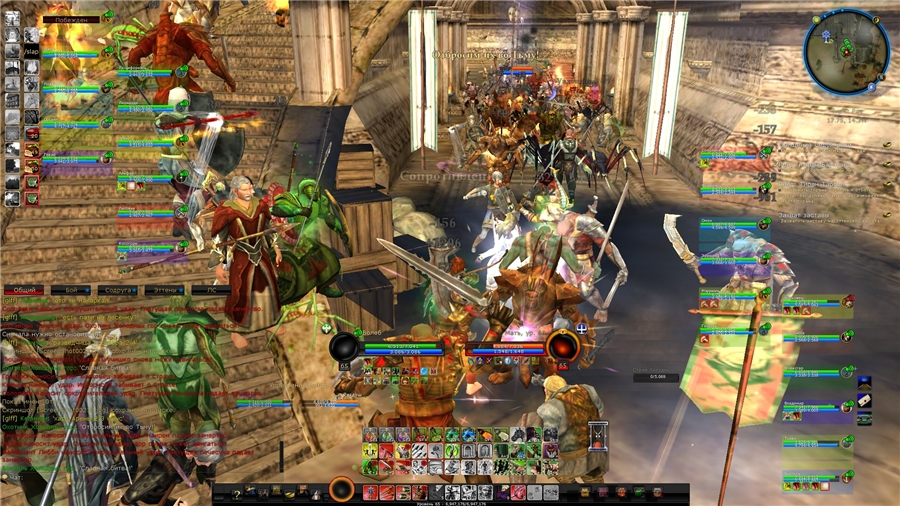The height and width of the screenshot is (506, 900).
Task: Open the question mark help button
Action: pyautogui.click(x=236, y=493)
